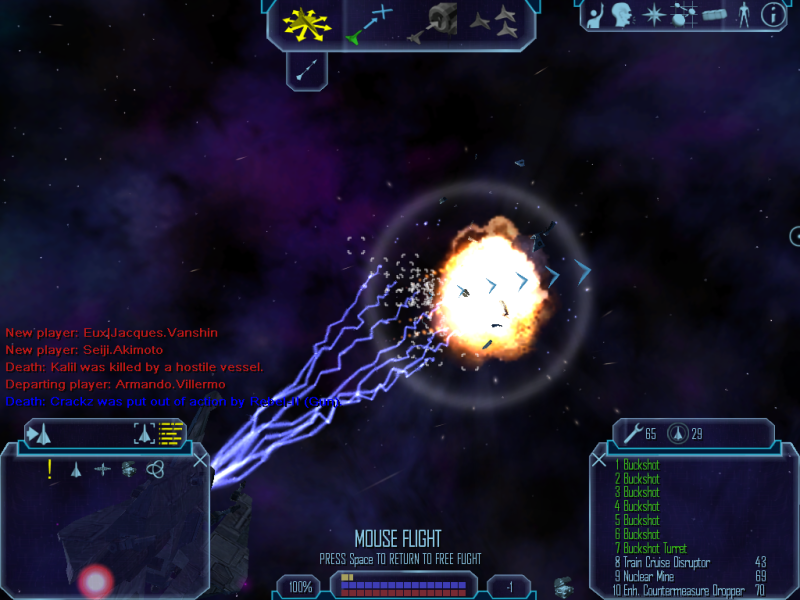Open the Nav Map star icon
The width and height of the screenshot is (800, 600).
pos(654,15)
